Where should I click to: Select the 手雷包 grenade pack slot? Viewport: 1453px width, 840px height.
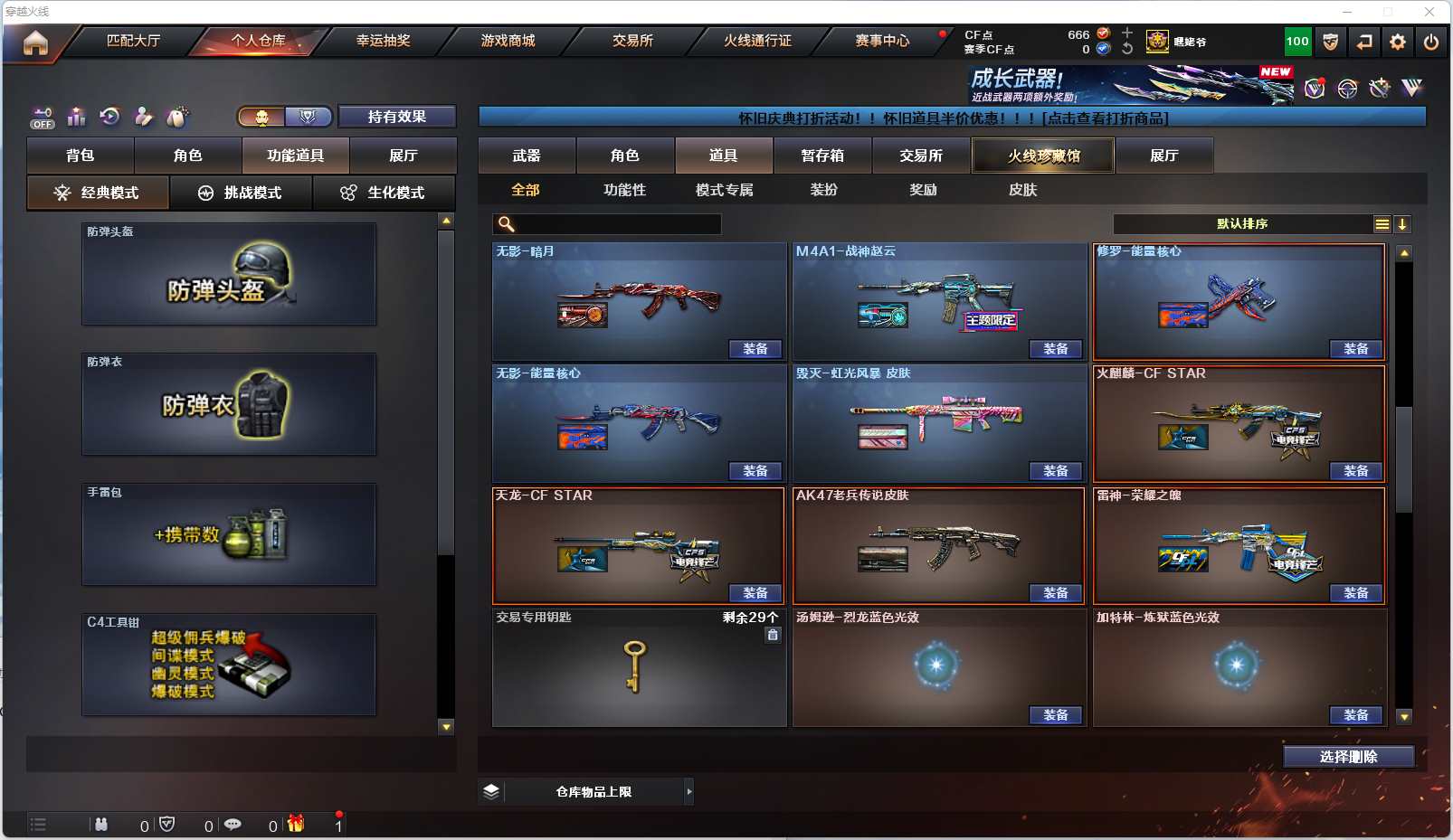229,534
